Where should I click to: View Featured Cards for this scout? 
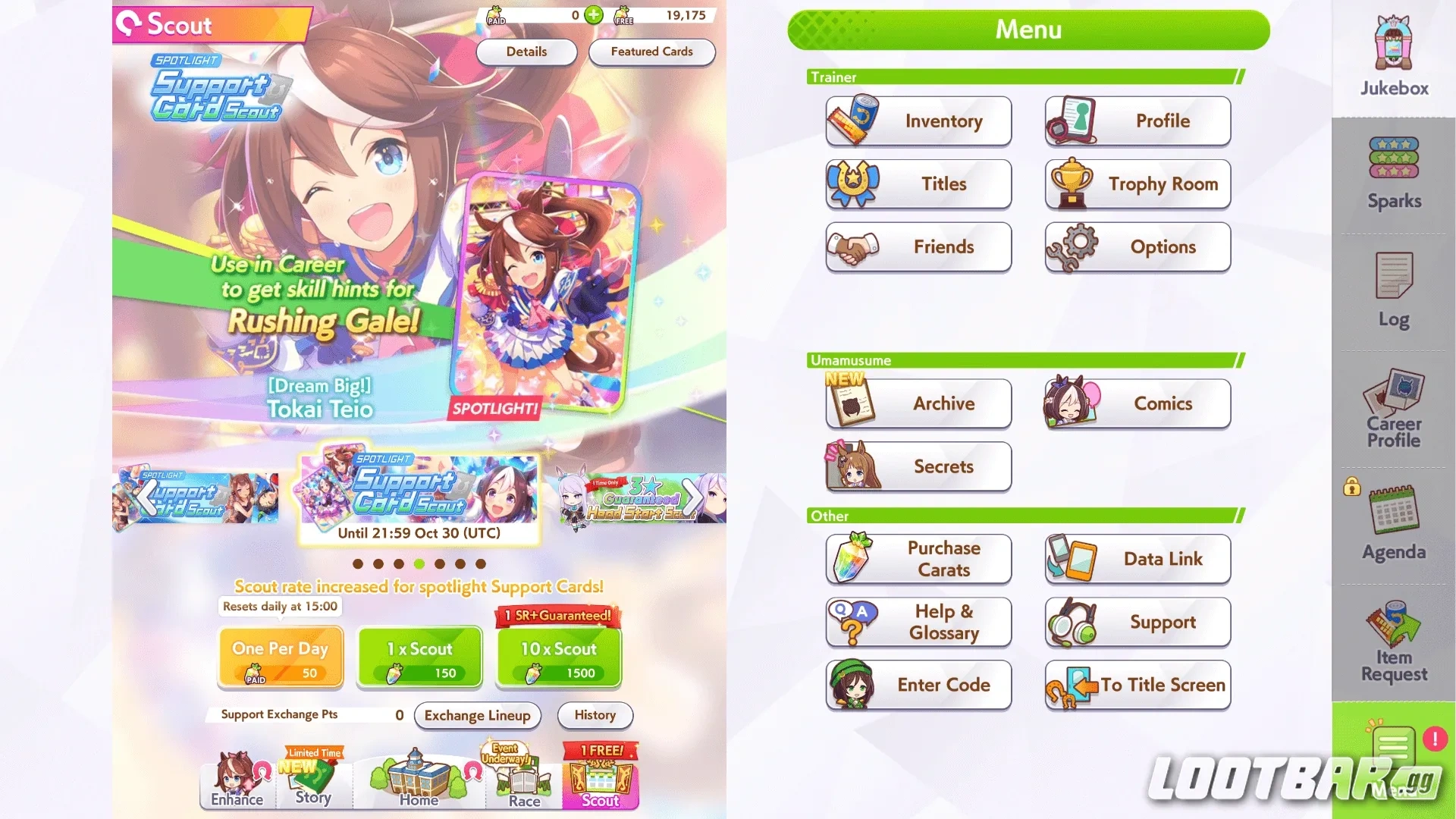[651, 52]
